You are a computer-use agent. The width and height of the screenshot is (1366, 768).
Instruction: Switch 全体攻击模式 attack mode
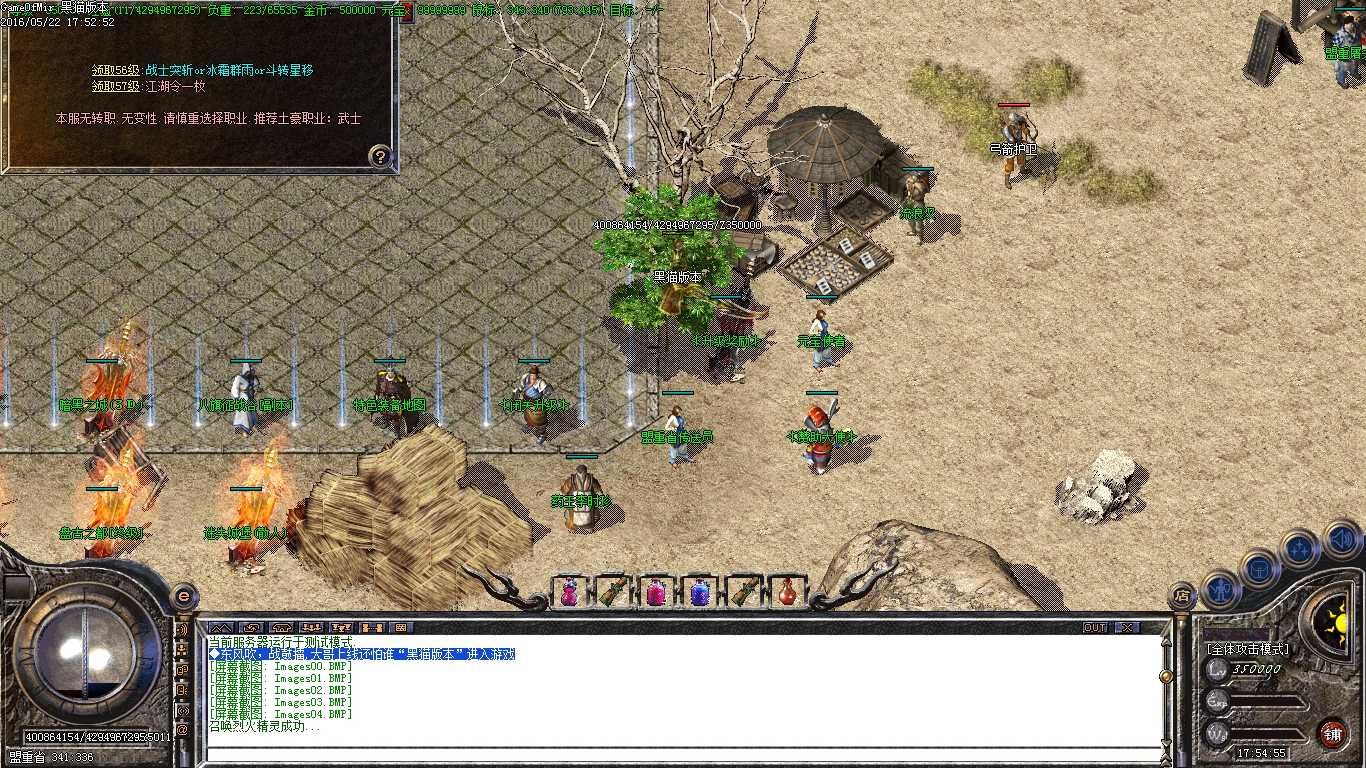point(1248,648)
